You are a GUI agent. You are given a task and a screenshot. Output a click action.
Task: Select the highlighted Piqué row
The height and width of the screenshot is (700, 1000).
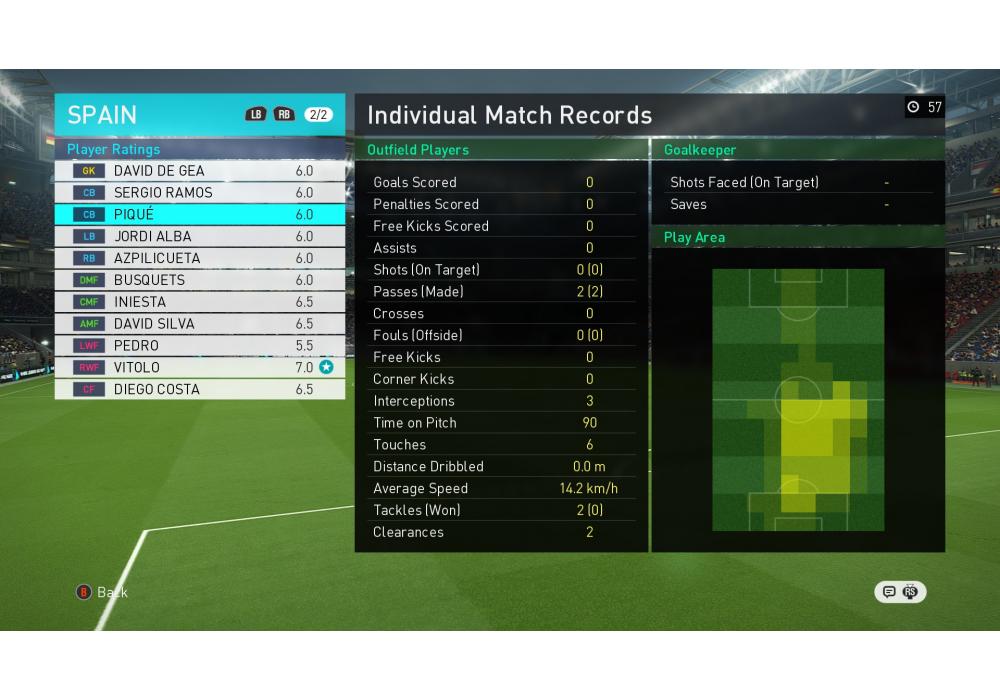200,215
